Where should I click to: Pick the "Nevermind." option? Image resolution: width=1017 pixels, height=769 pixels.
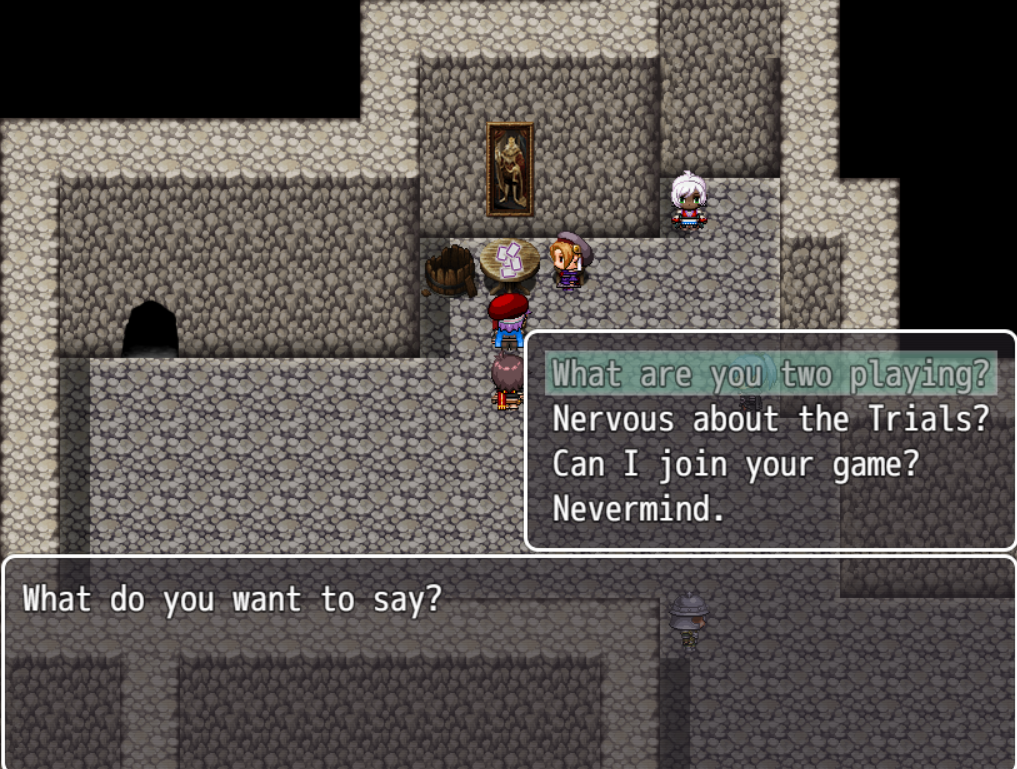click(638, 509)
